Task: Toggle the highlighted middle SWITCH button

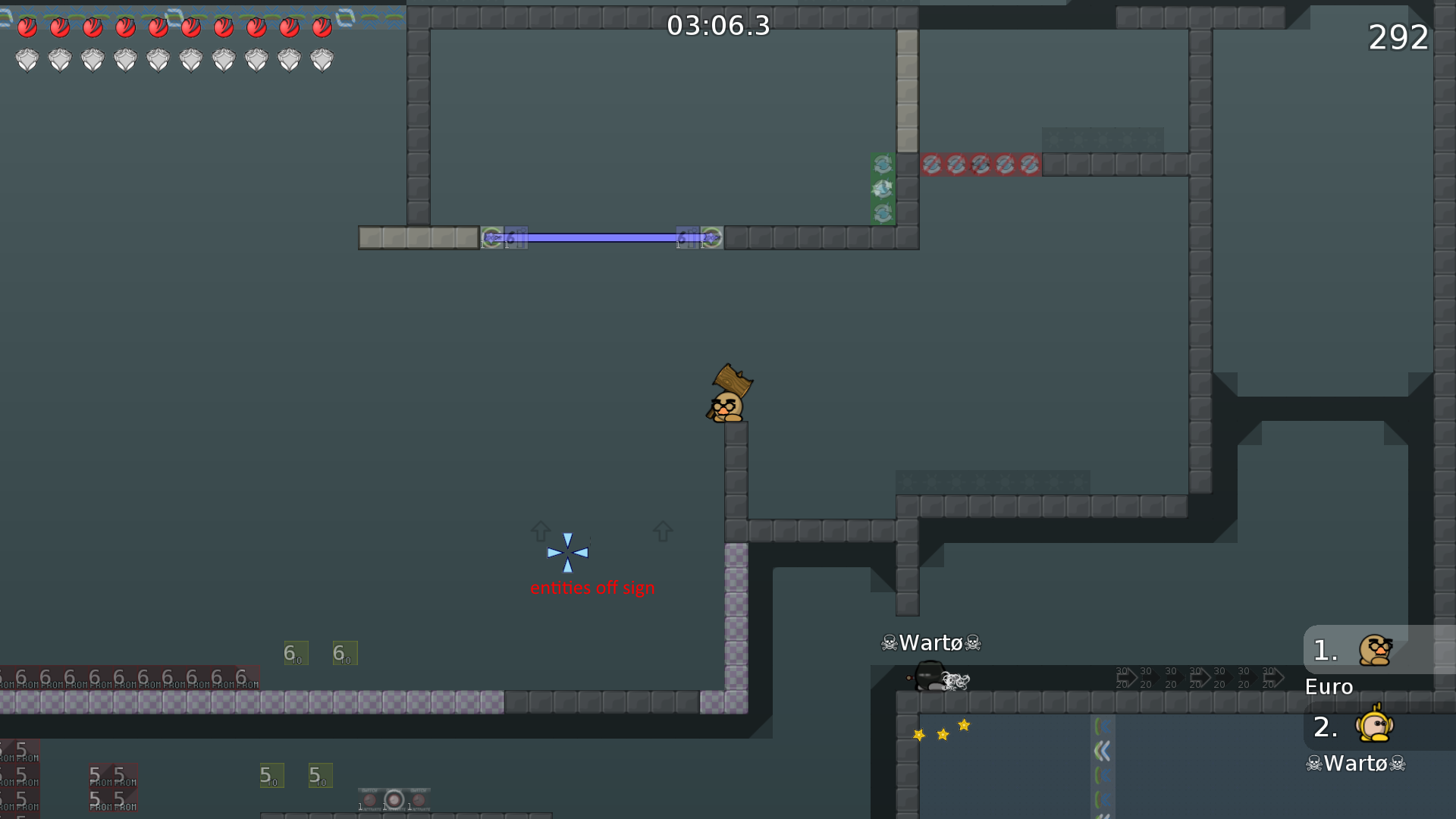Action: pos(394,798)
